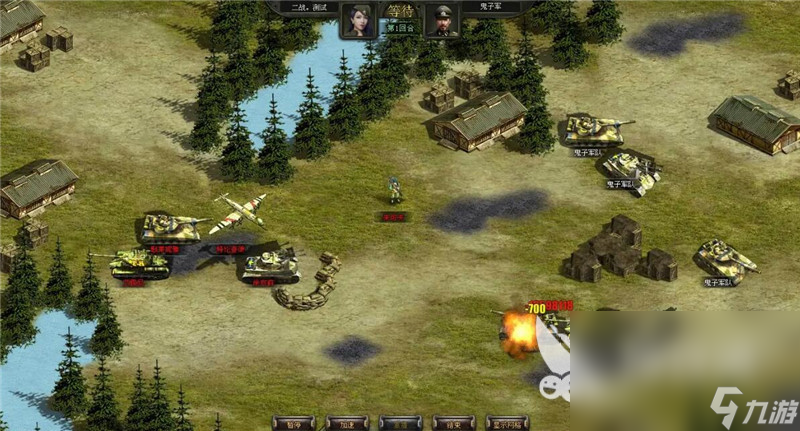Pause the battle with the 暂停 button
Screen dimensions: 800x431
click(293, 423)
